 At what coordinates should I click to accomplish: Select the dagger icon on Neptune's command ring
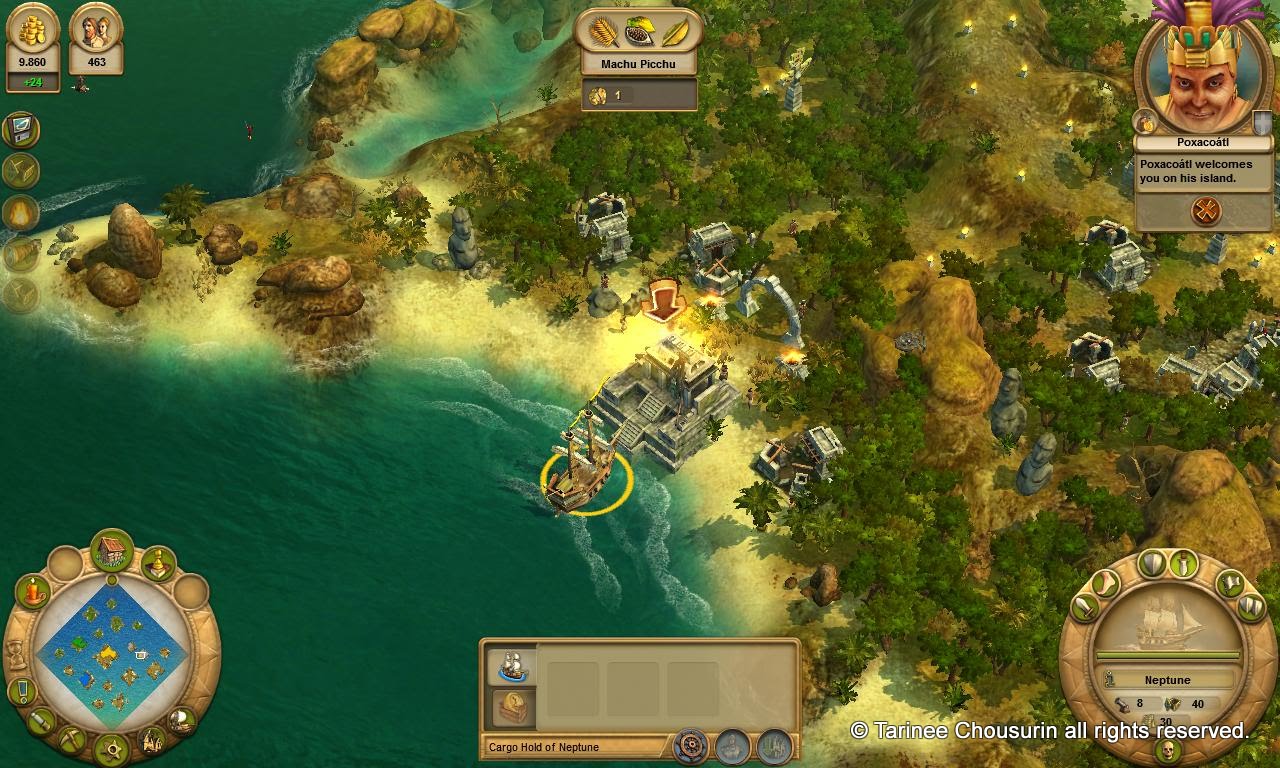(x=1185, y=565)
